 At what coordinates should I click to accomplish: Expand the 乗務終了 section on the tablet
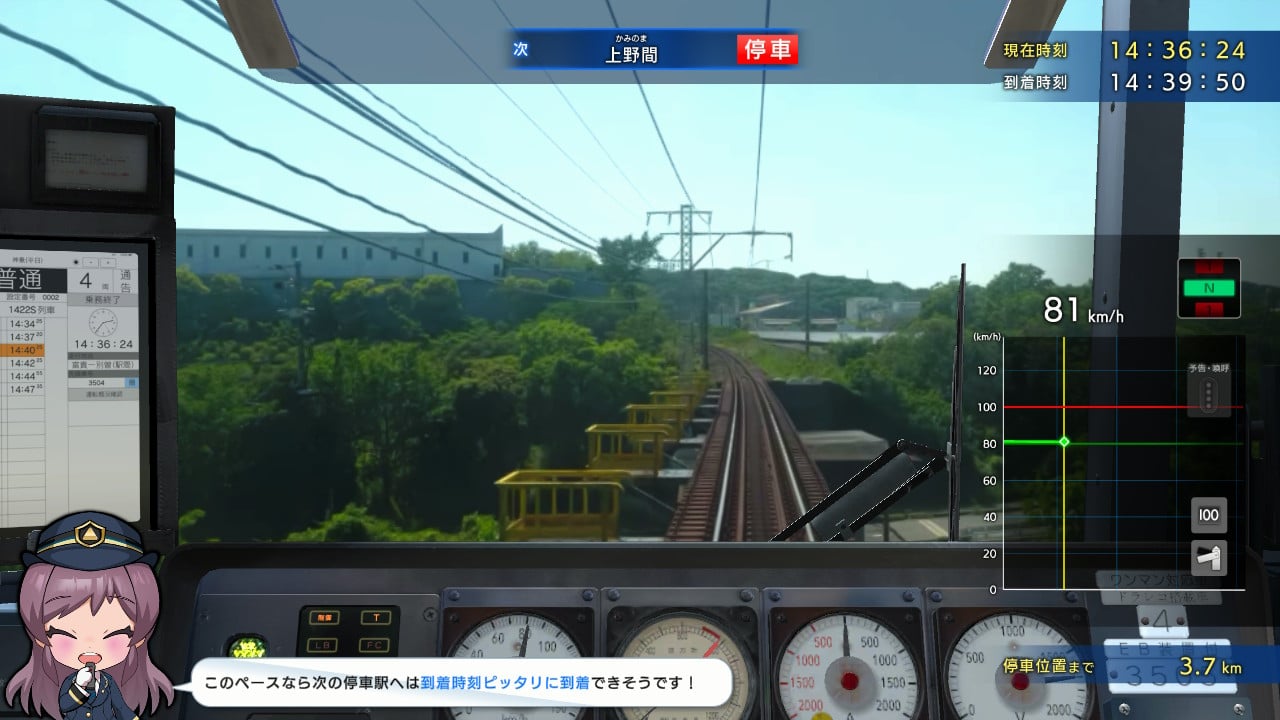point(102,297)
